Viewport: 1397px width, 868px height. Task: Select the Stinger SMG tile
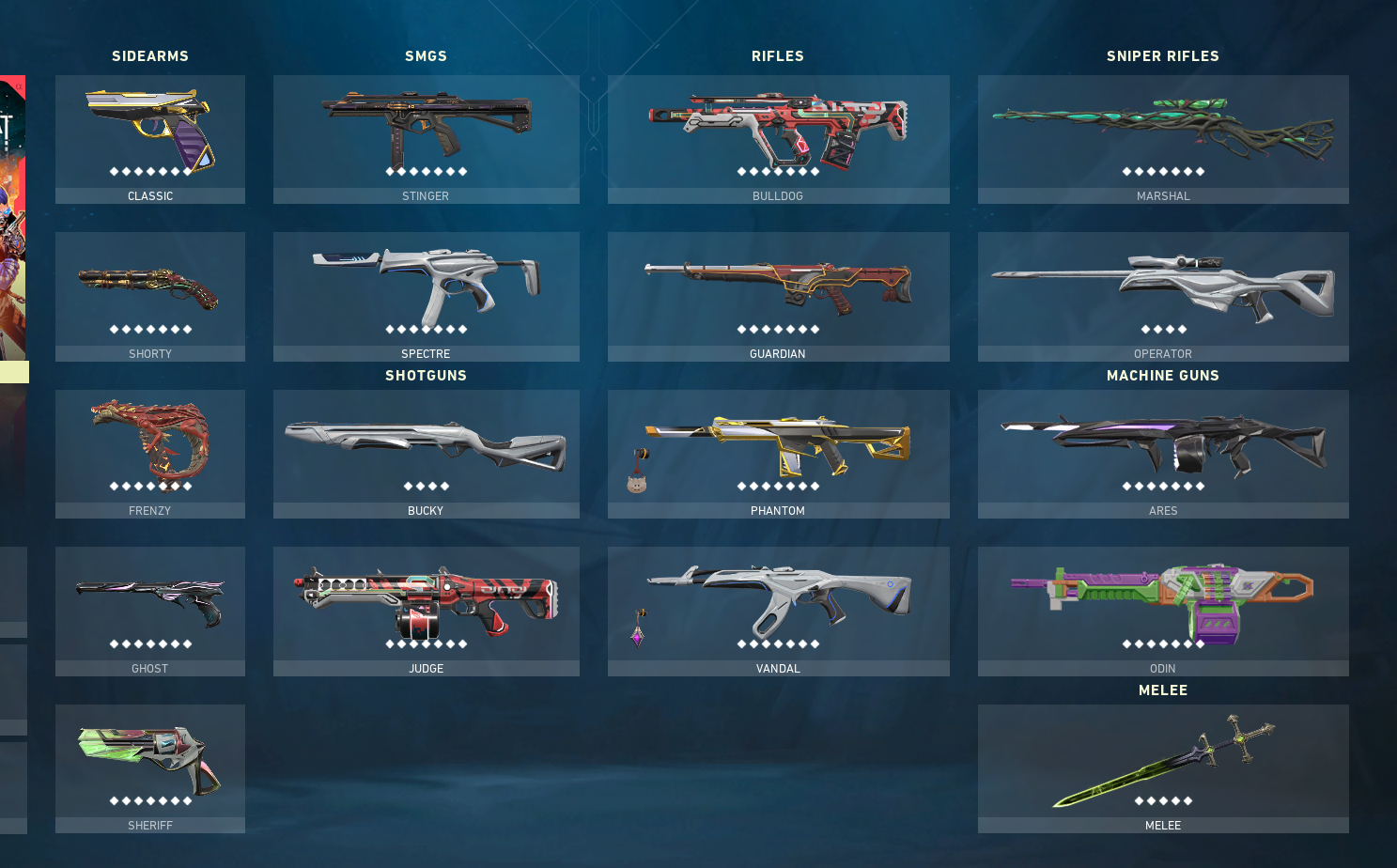(426, 139)
